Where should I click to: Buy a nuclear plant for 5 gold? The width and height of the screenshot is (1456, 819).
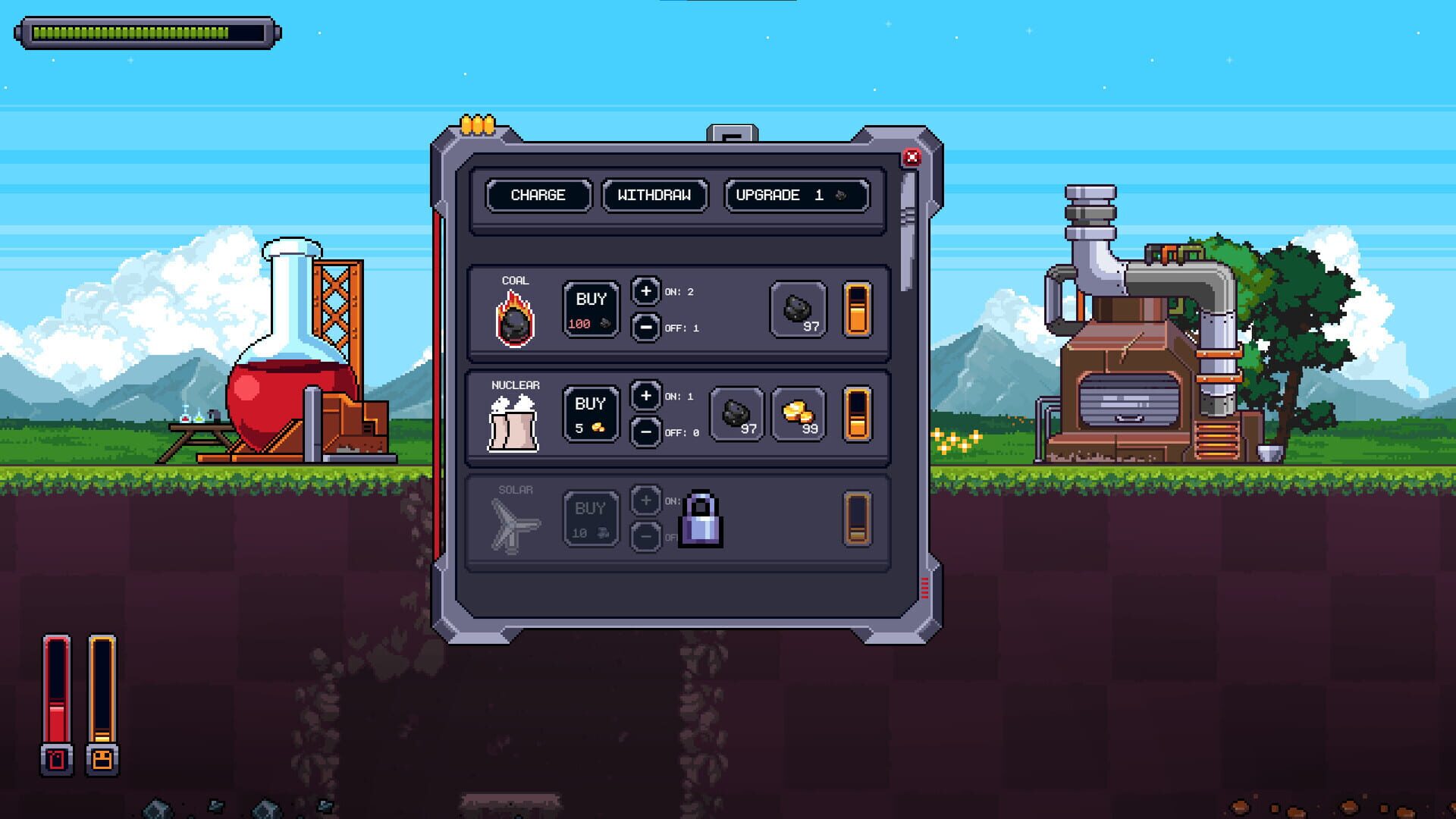[x=591, y=413]
